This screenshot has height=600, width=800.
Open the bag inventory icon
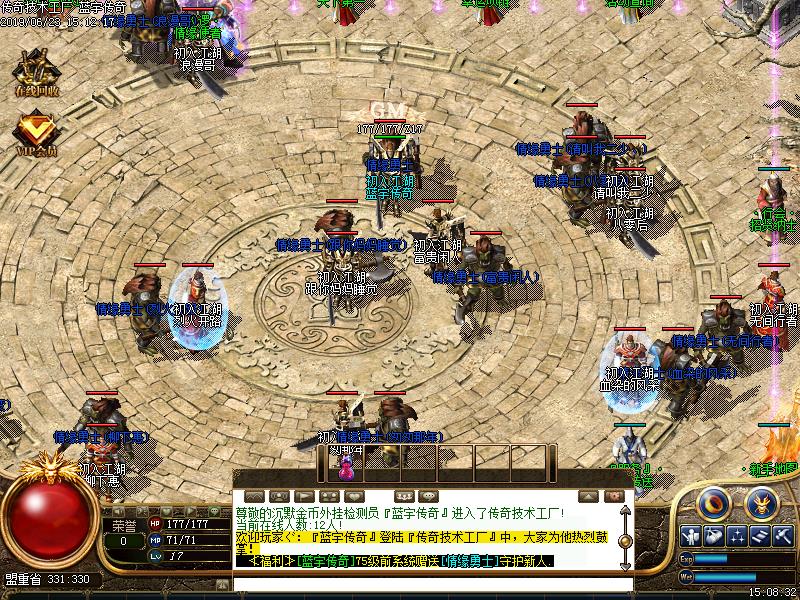click(713, 535)
